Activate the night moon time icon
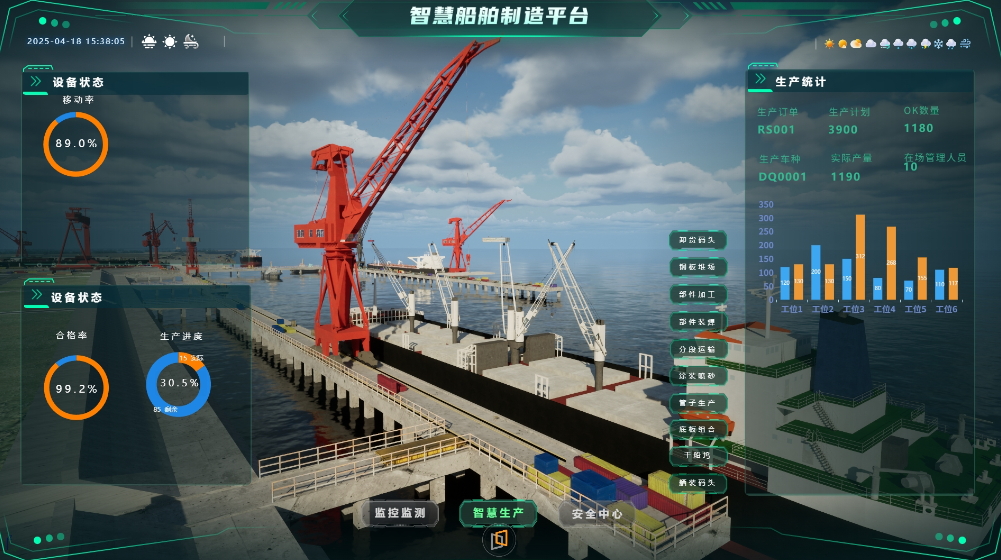 coord(190,42)
